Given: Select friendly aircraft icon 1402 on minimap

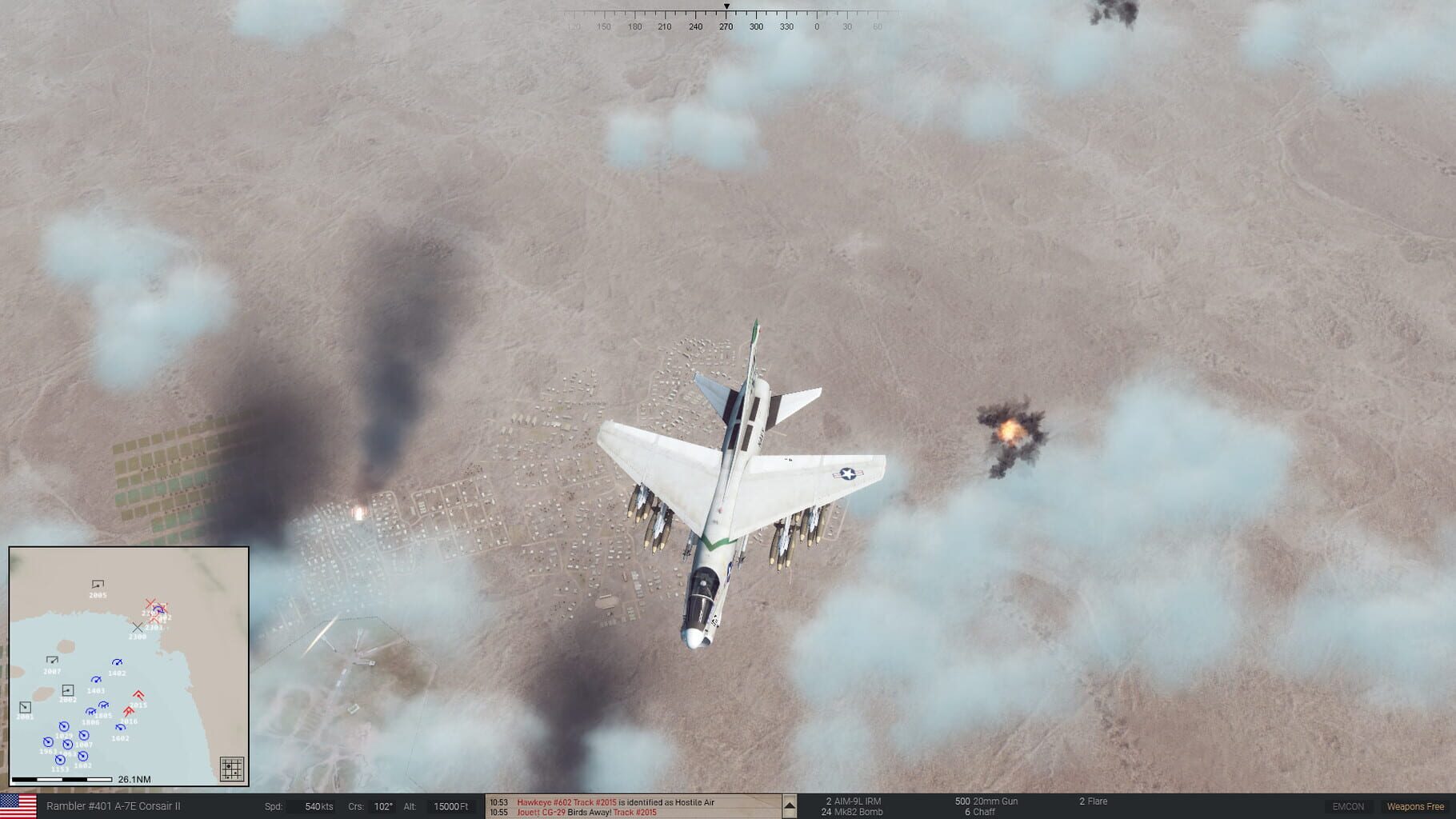Looking at the screenshot, I should click(117, 663).
